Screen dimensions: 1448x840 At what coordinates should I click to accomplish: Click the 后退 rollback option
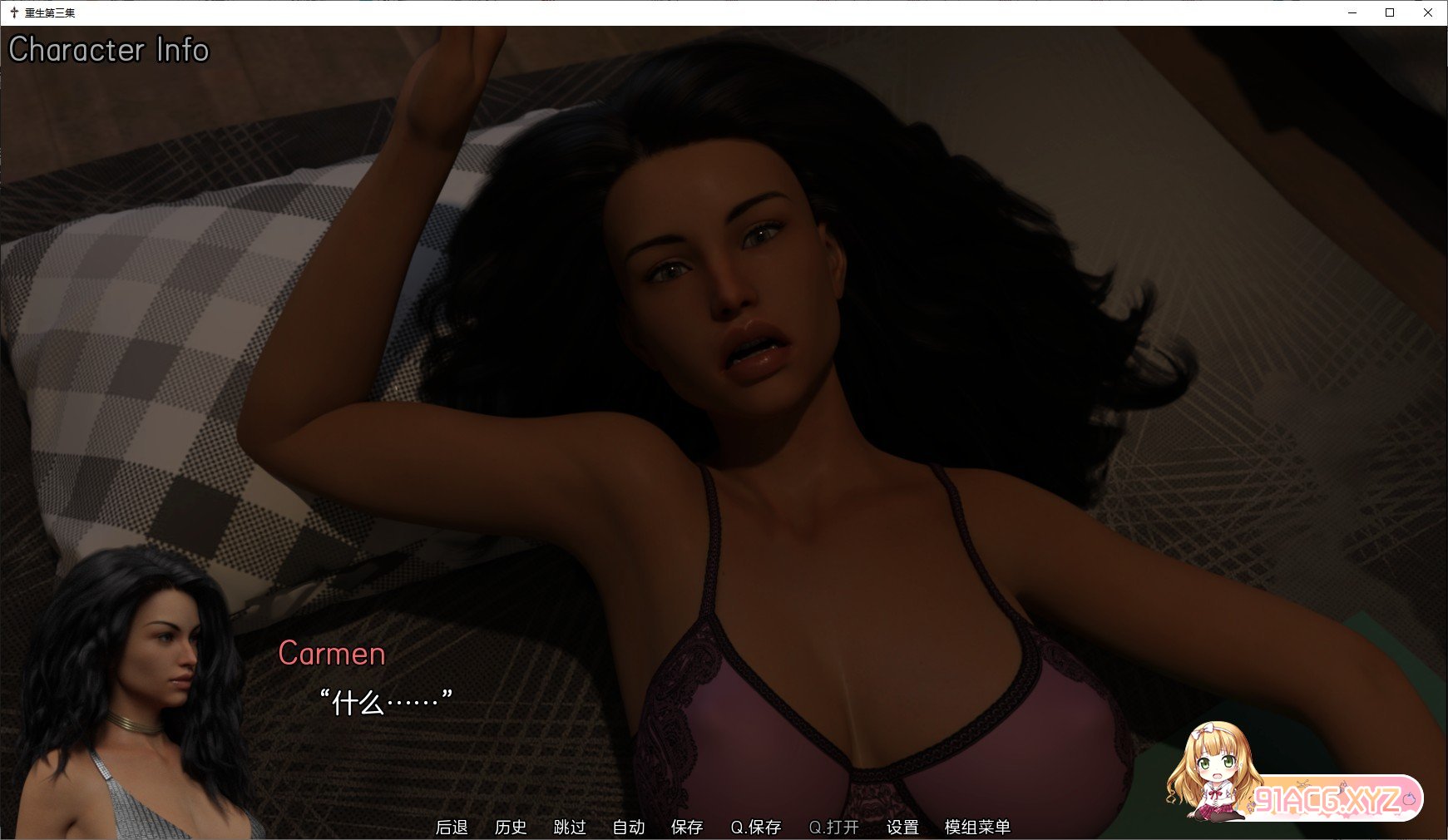click(453, 828)
